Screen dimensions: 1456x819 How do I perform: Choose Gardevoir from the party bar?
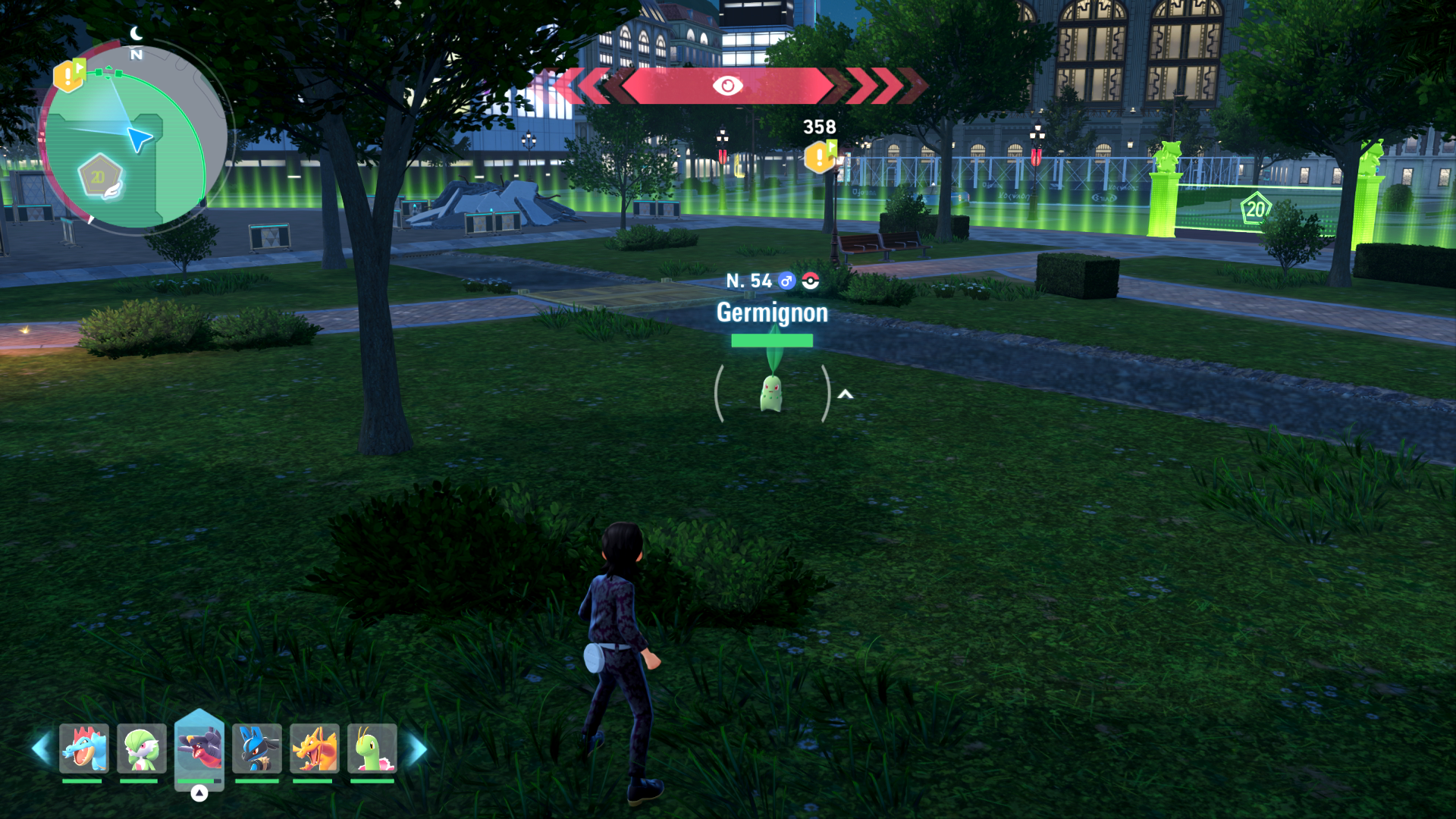pos(142,748)
